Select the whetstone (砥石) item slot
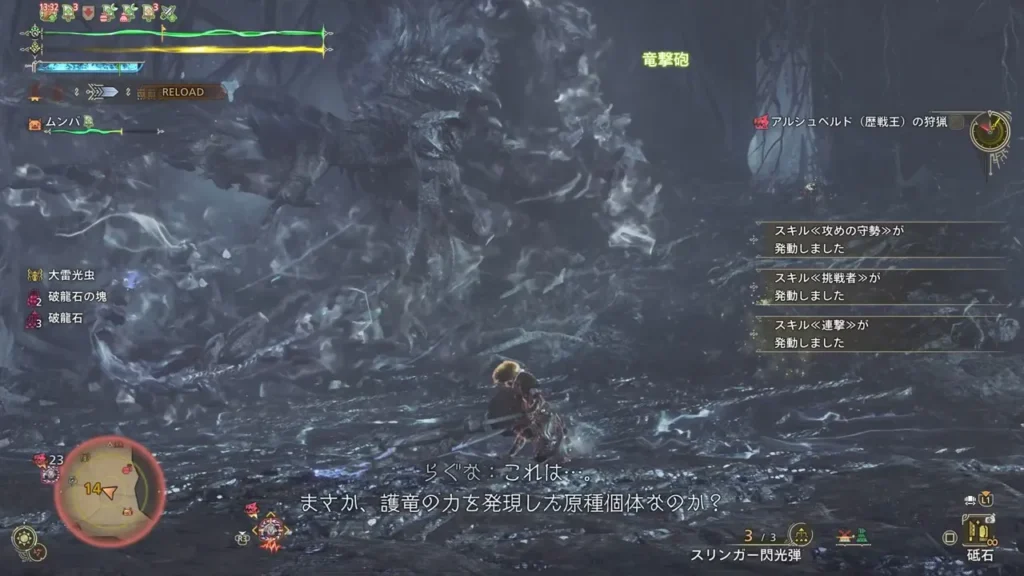 tap(977, 532)
